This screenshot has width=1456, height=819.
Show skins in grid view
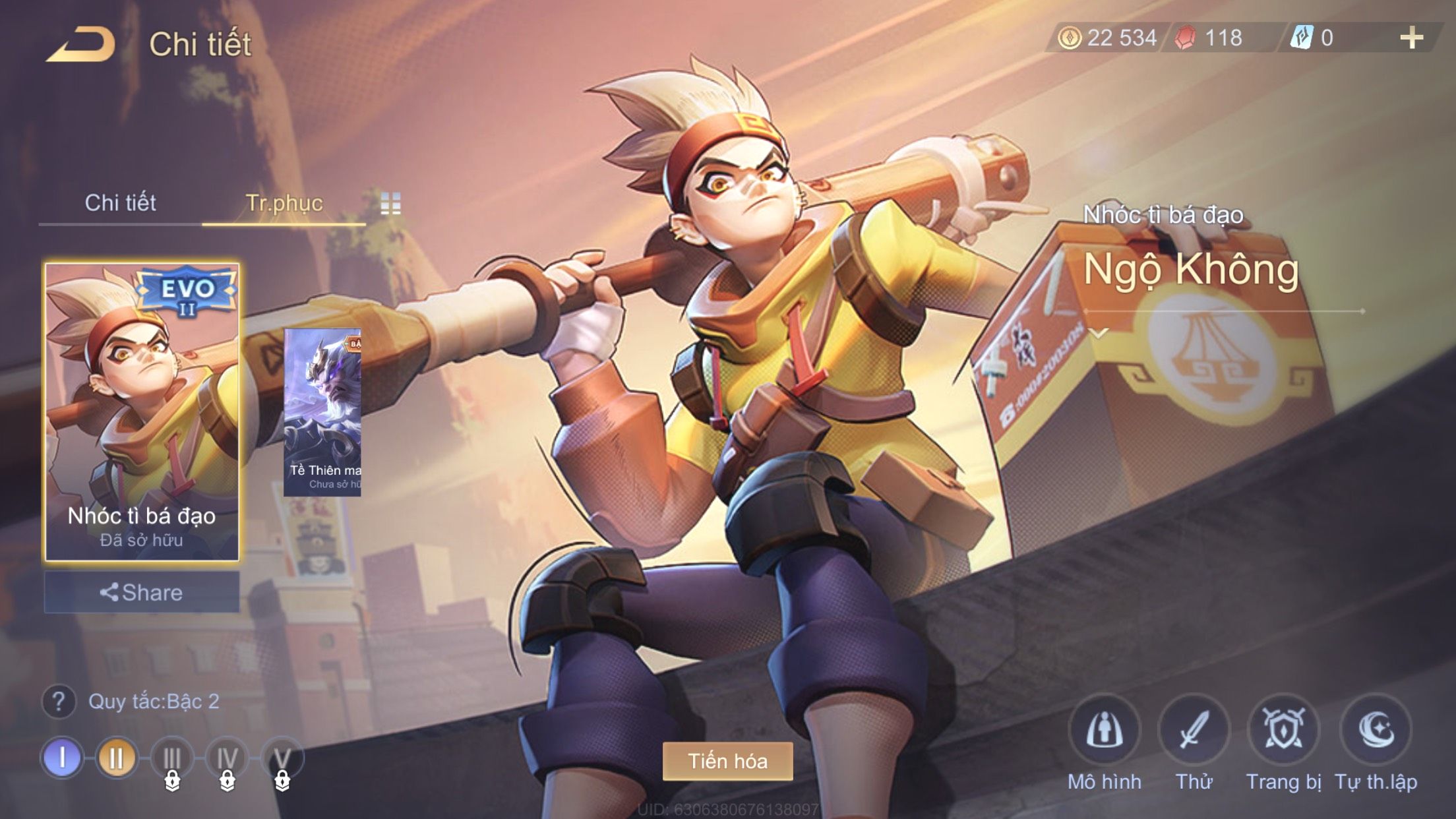coord(390,204)
